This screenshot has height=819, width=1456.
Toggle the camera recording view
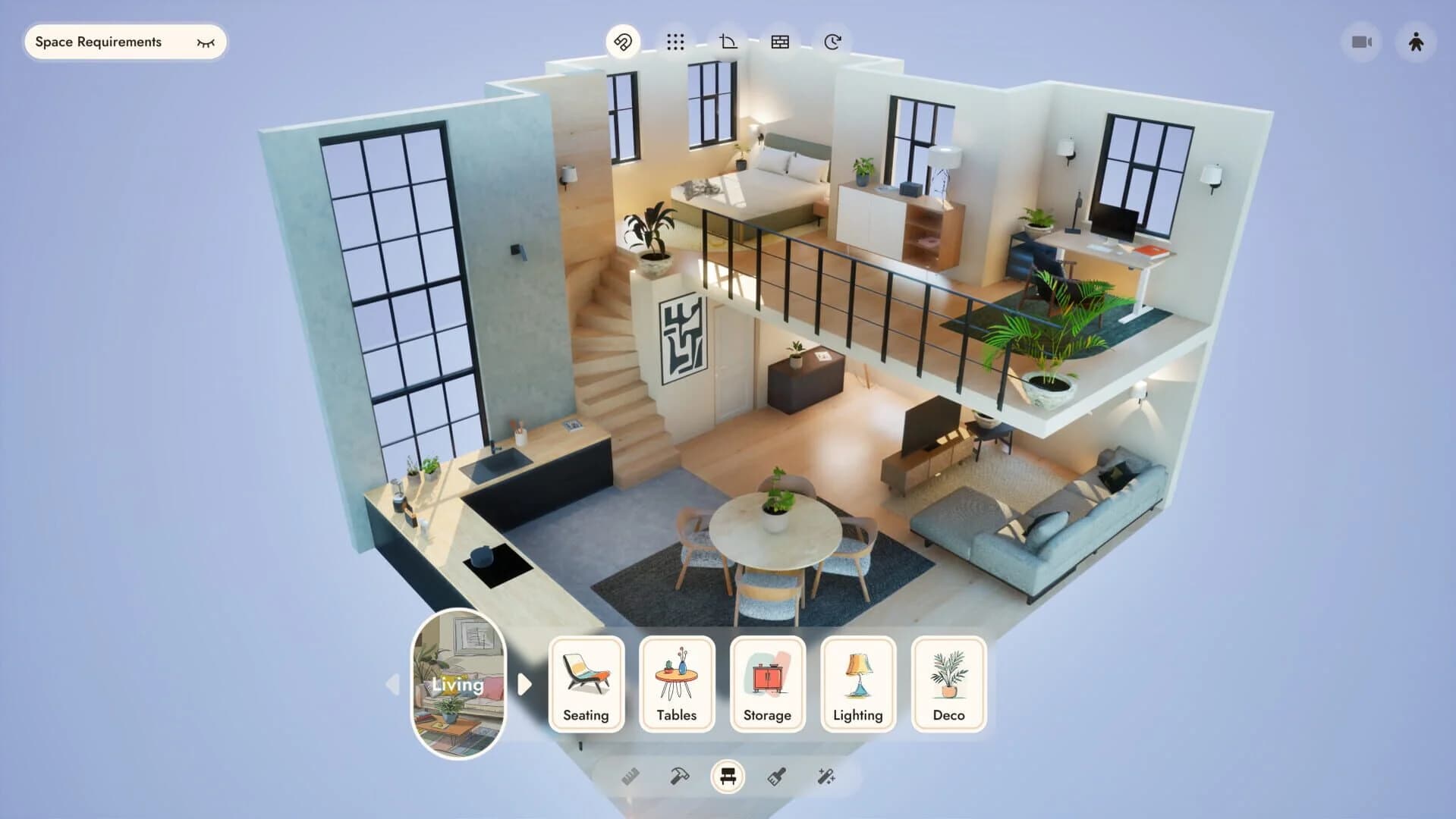pyautogui.click(x=1361, y=42)
